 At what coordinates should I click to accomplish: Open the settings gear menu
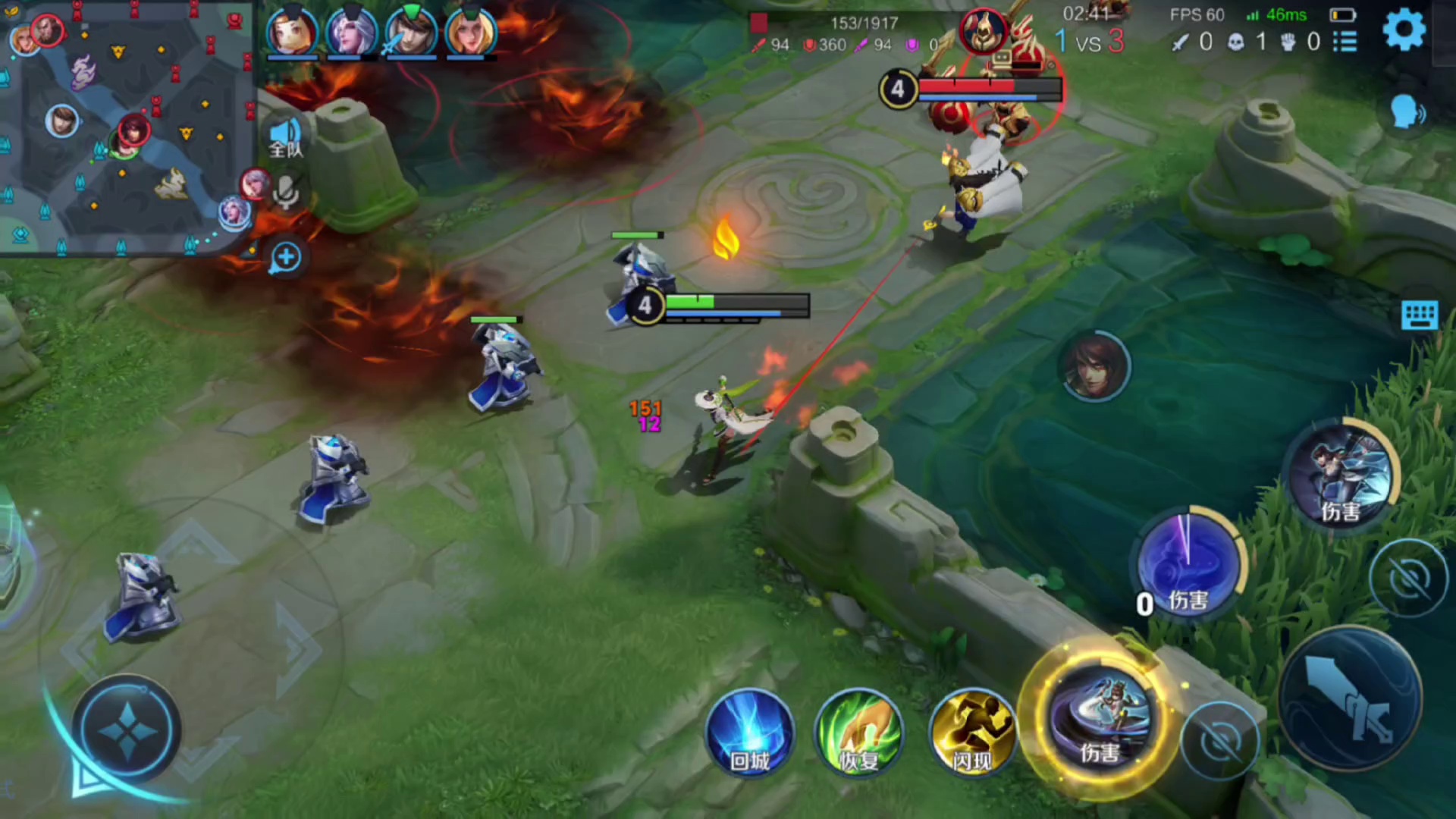point(1404,30)
